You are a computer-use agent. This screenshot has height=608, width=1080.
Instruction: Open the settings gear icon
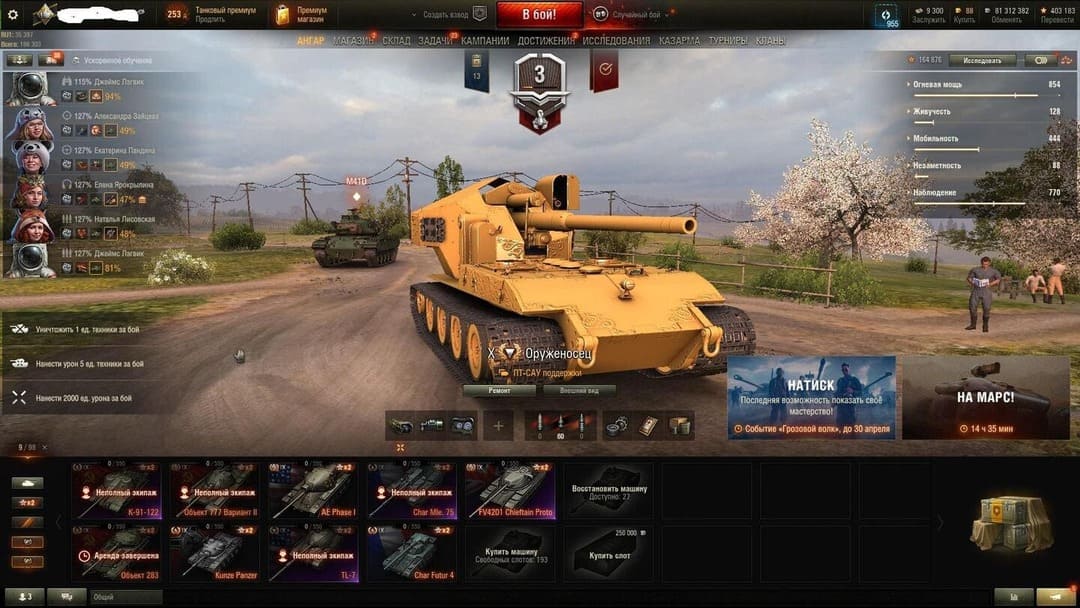point(13,15)
